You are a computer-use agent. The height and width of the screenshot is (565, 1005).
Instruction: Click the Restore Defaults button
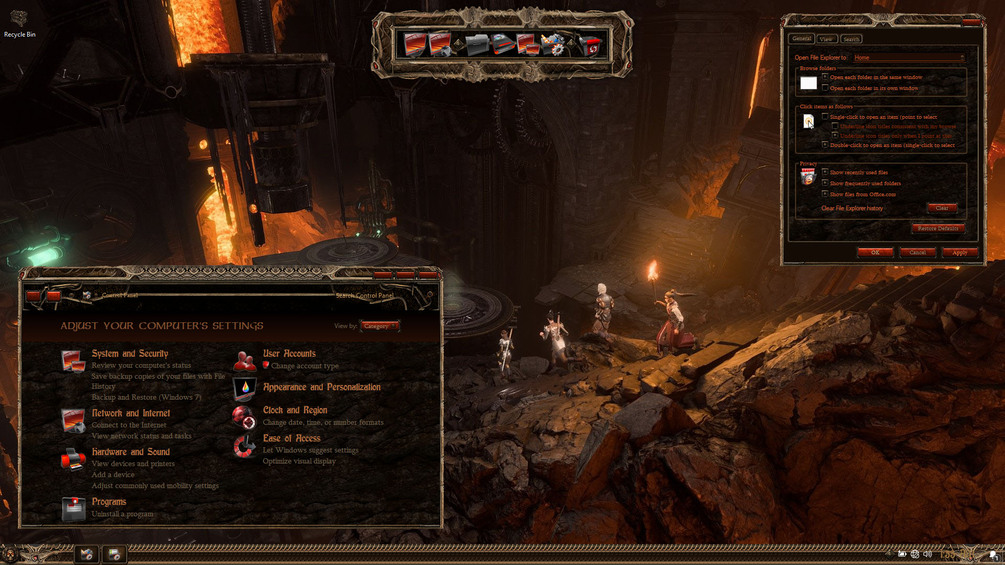click(x=937, y=228)
